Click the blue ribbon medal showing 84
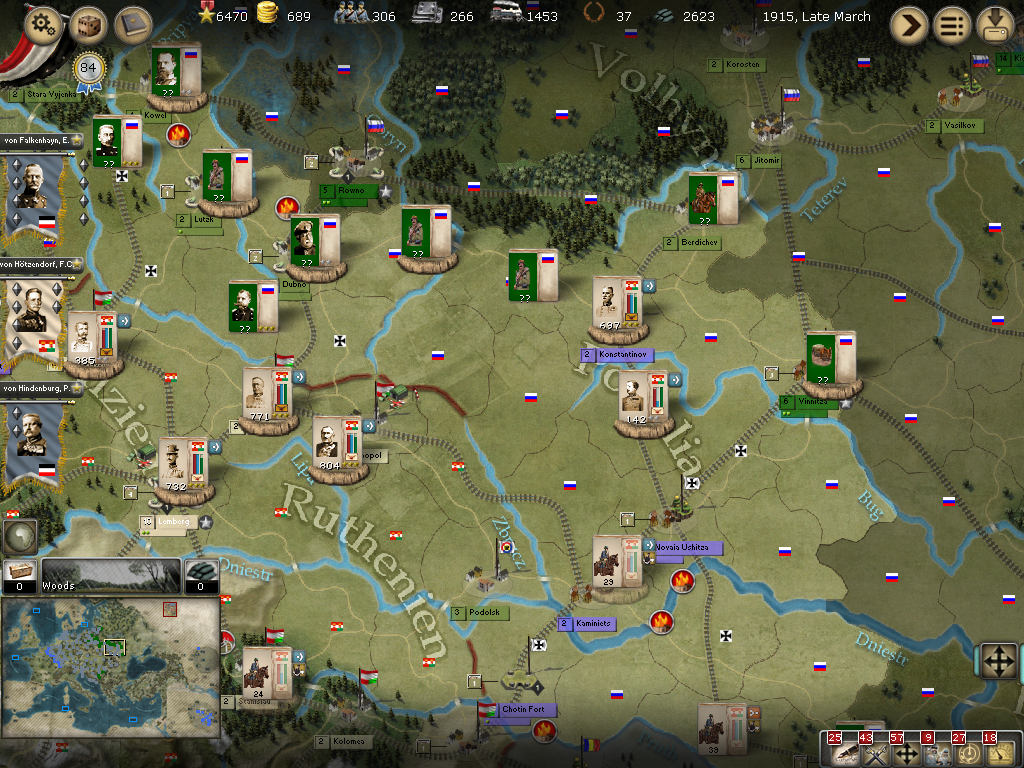Viewport: 1024px width, 768px height. (90, 70)
